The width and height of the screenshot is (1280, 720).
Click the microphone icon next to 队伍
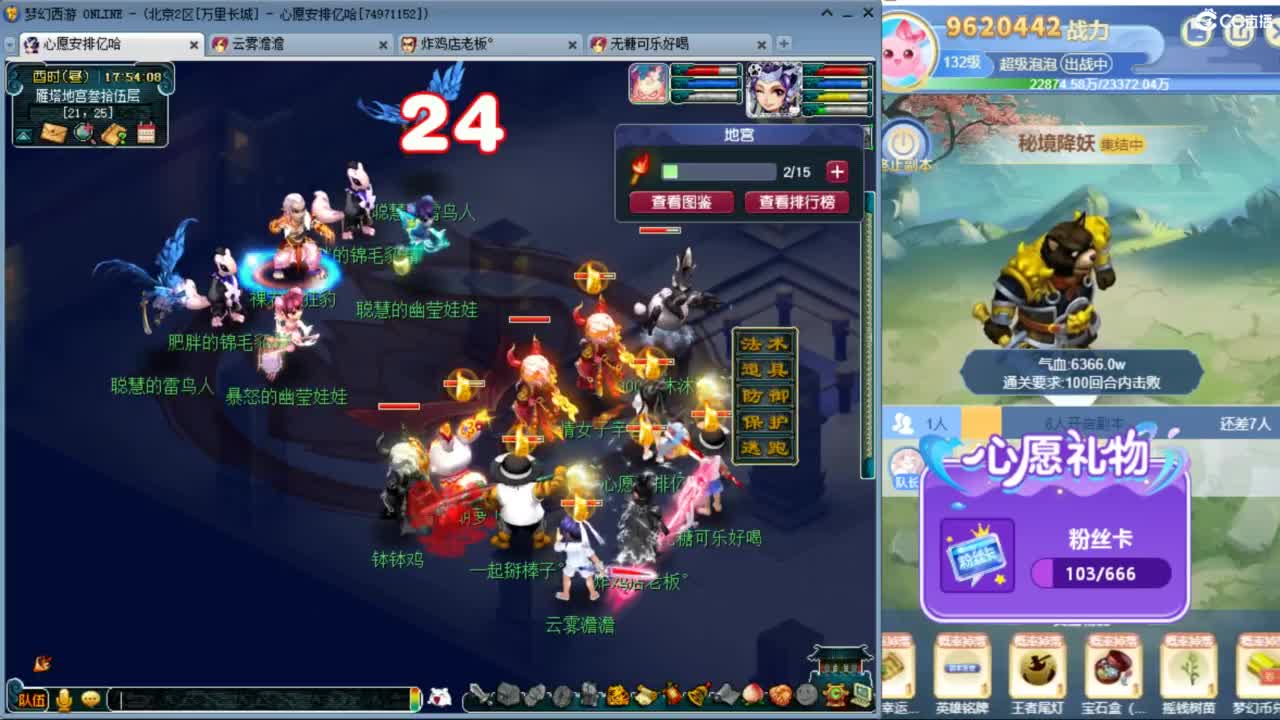pyautogui.click(x=64, y=698)
